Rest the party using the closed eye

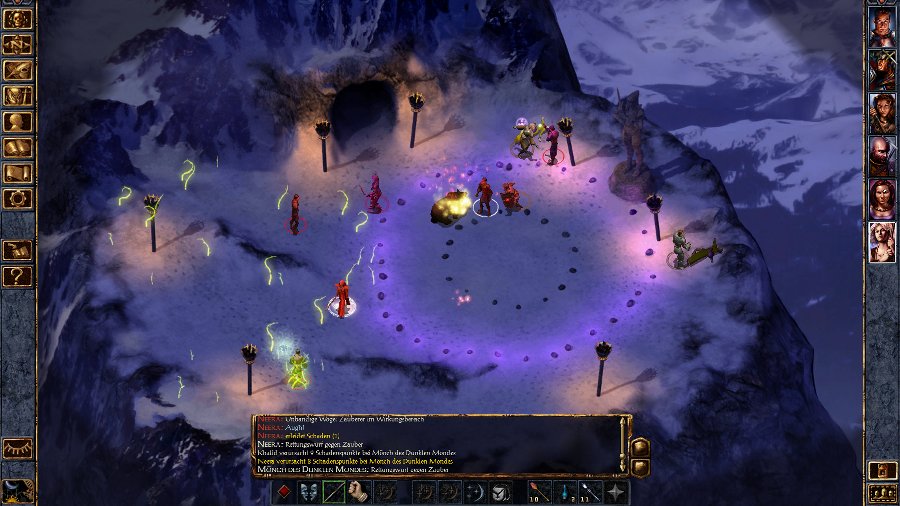pyautogui.click(x=18, y=449)
